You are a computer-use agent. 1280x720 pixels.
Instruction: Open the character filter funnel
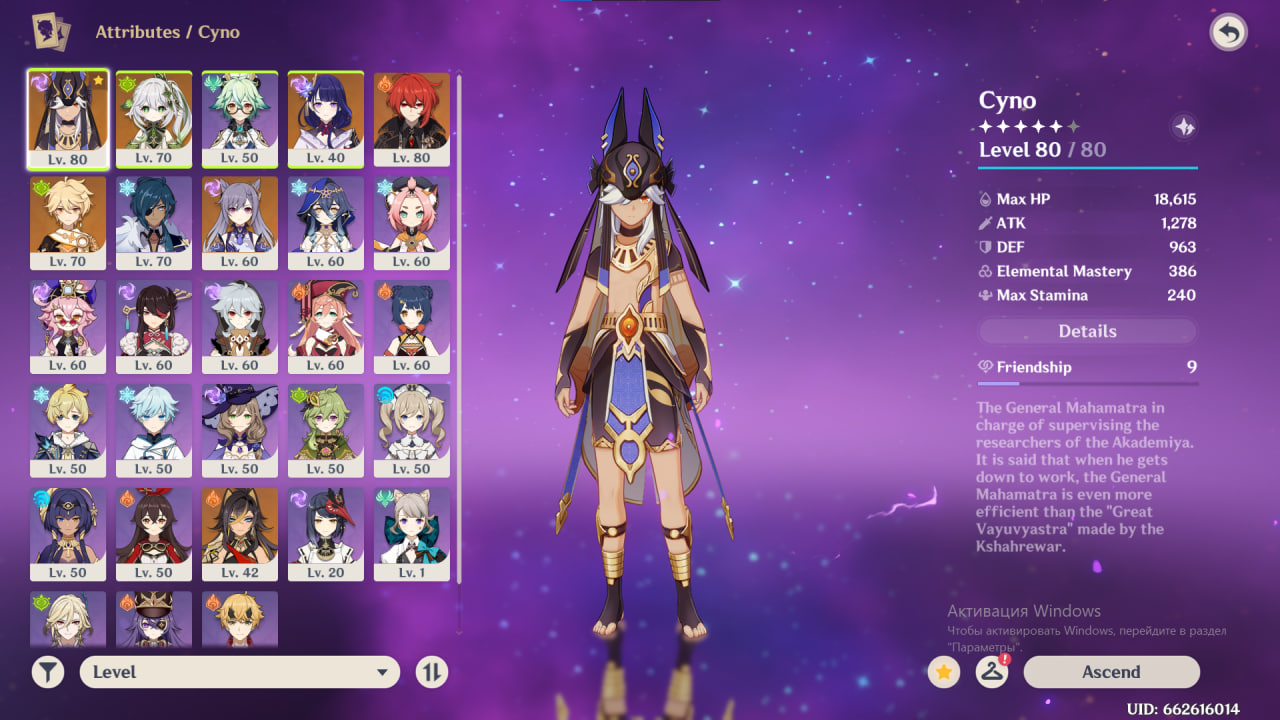[x=47, y=672]
